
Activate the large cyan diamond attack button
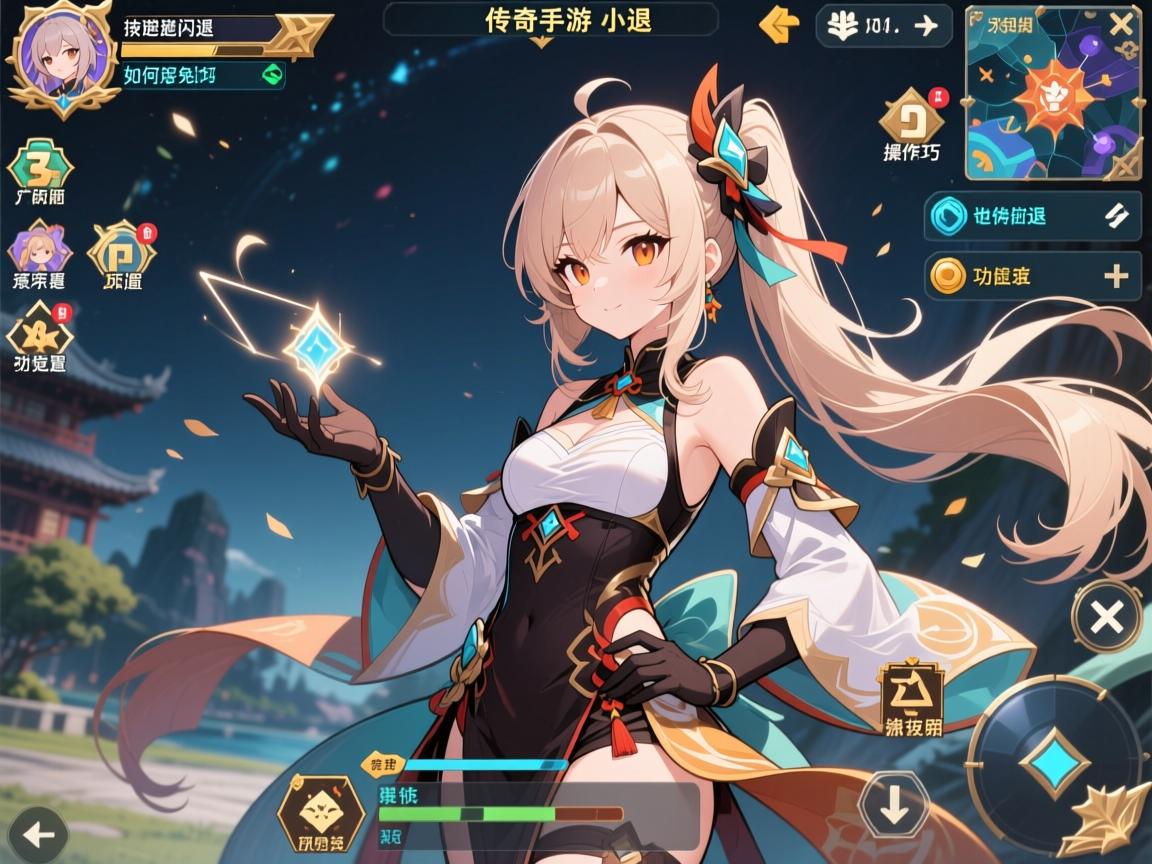click(x=1054, y=762)
